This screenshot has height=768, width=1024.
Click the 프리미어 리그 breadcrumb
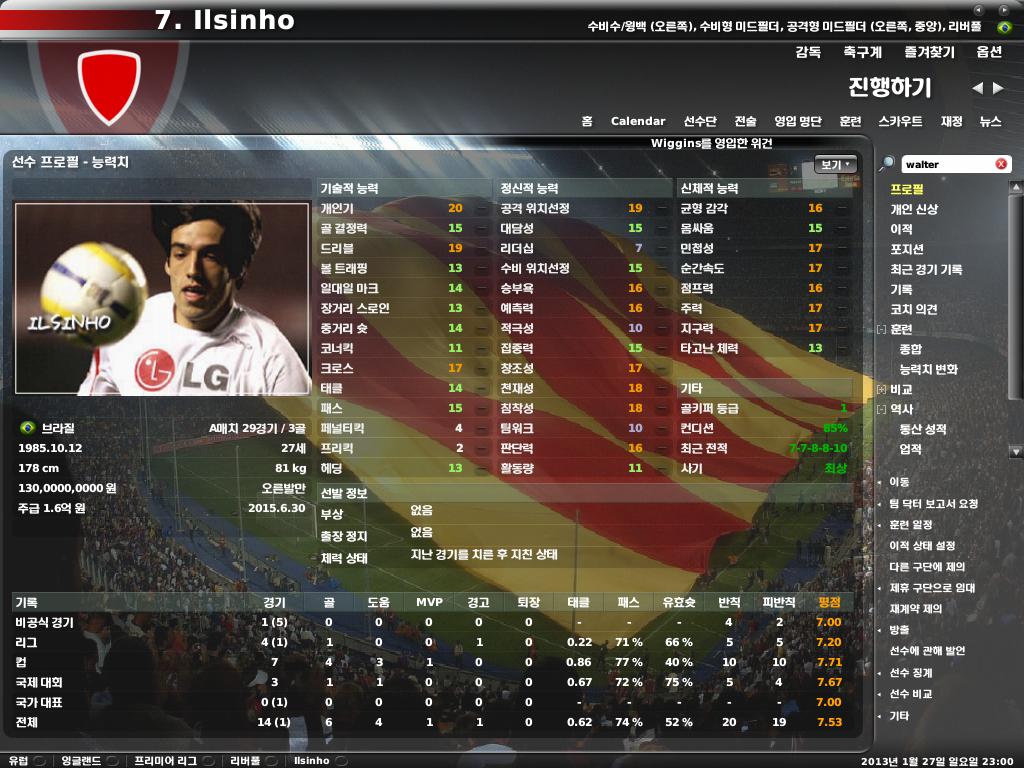(x=165, y=760)
